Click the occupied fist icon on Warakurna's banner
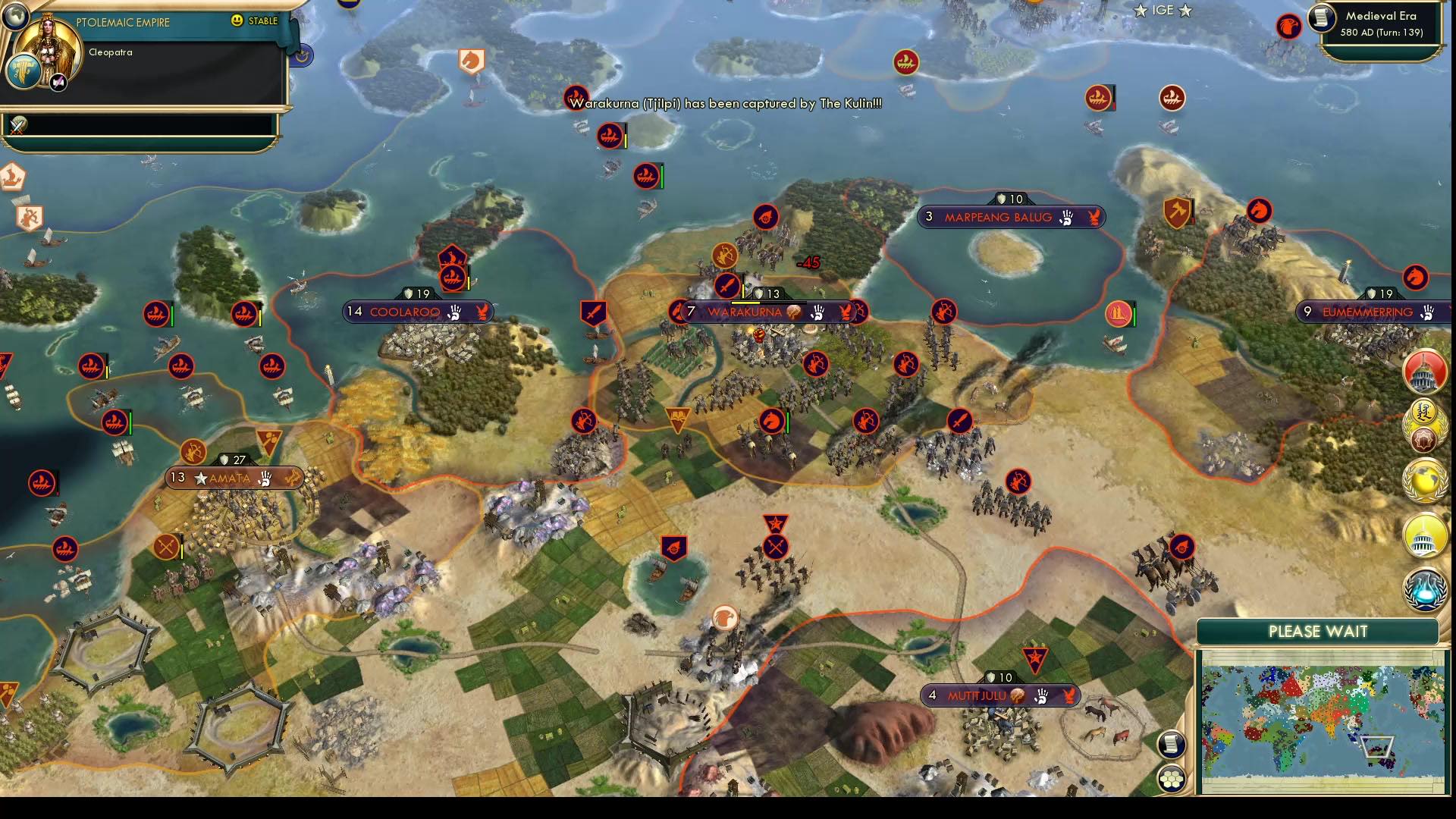This screenshot has height=819, width=1456. [x=817, y=312]
